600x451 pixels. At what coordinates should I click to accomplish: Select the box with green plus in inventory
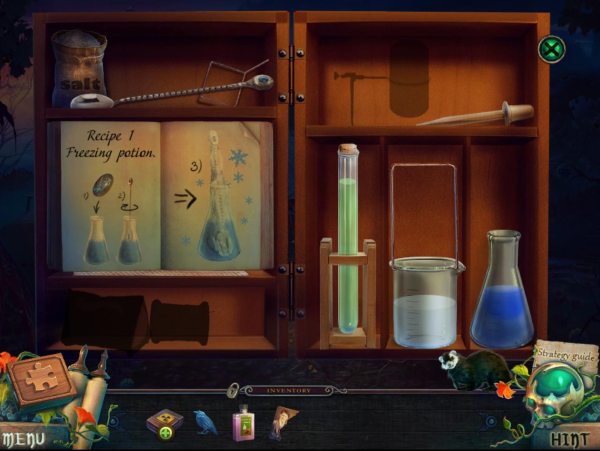pos(164,422)
